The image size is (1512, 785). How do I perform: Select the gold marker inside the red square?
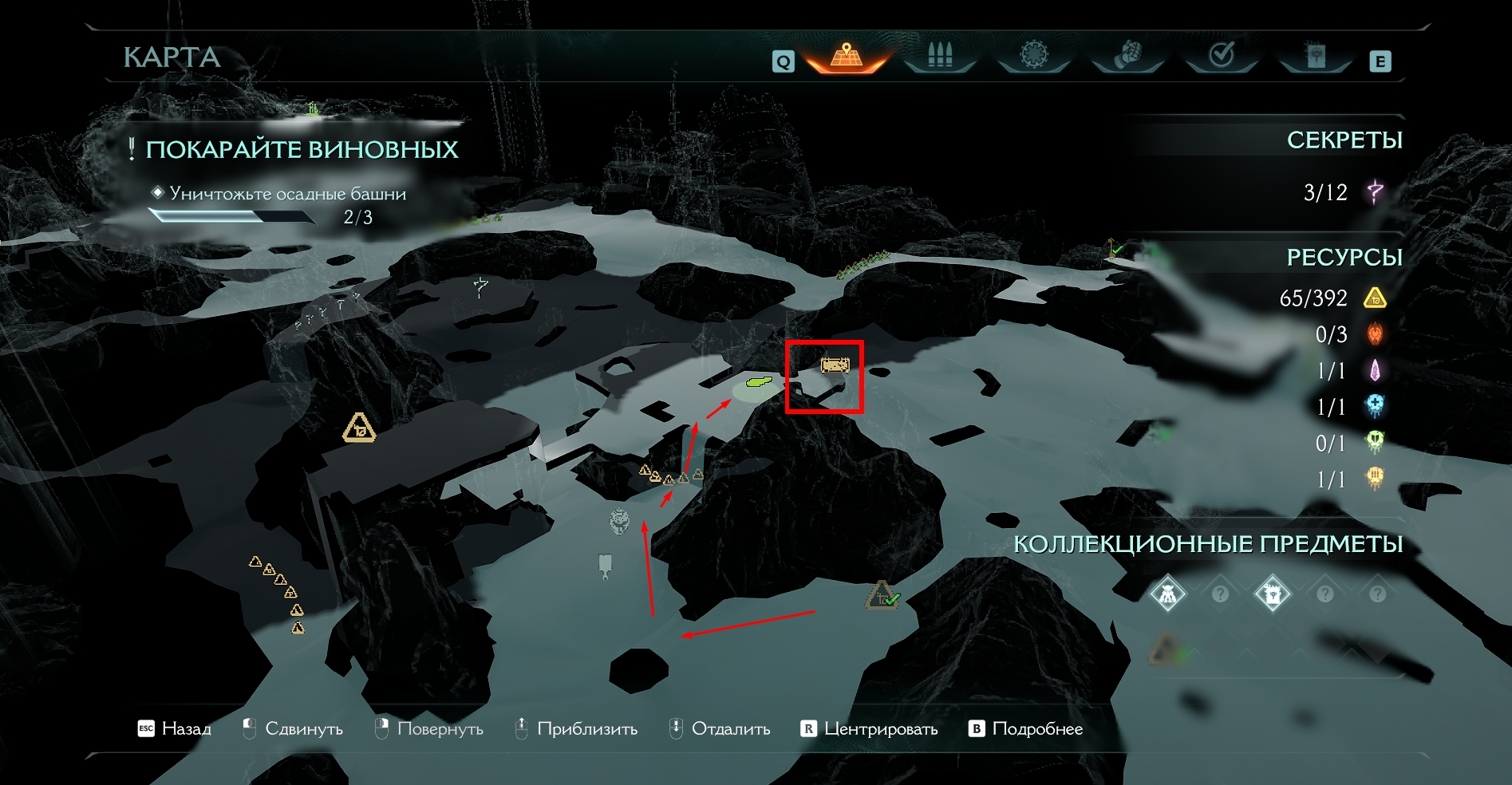coord(835,365)
